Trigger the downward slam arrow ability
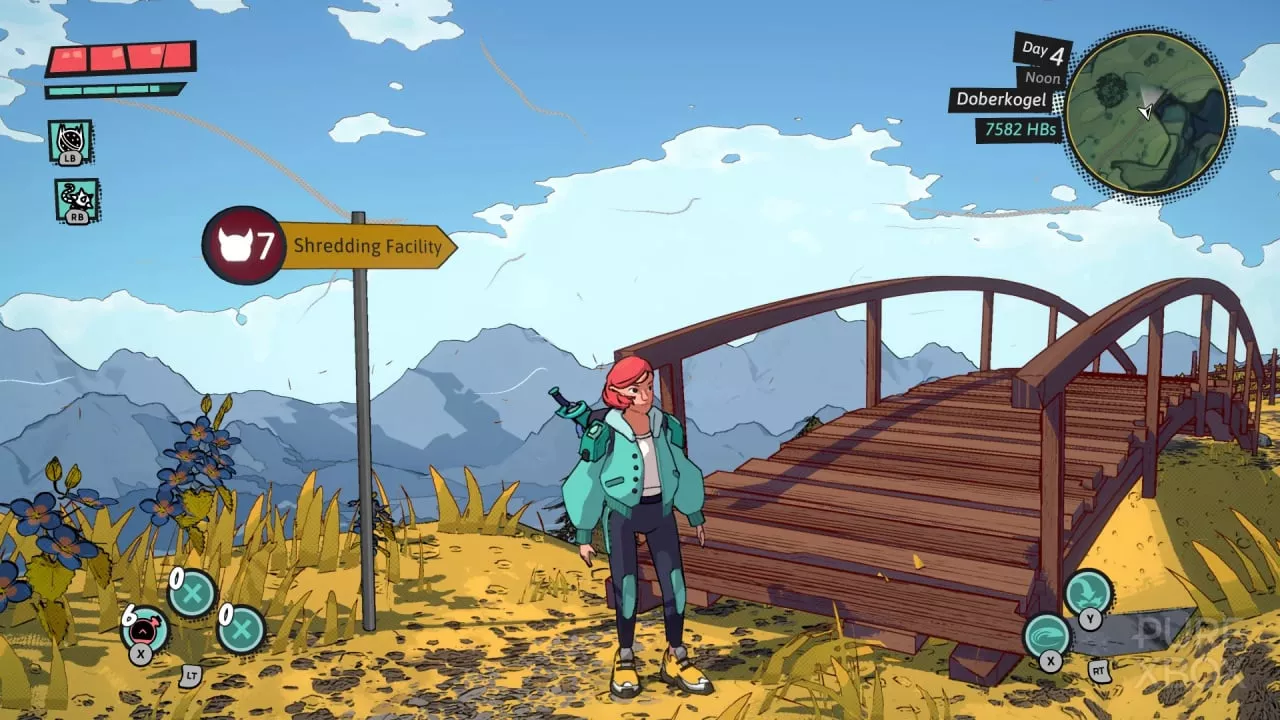Screen dimensions: 1280x720 pos(1088,592)
